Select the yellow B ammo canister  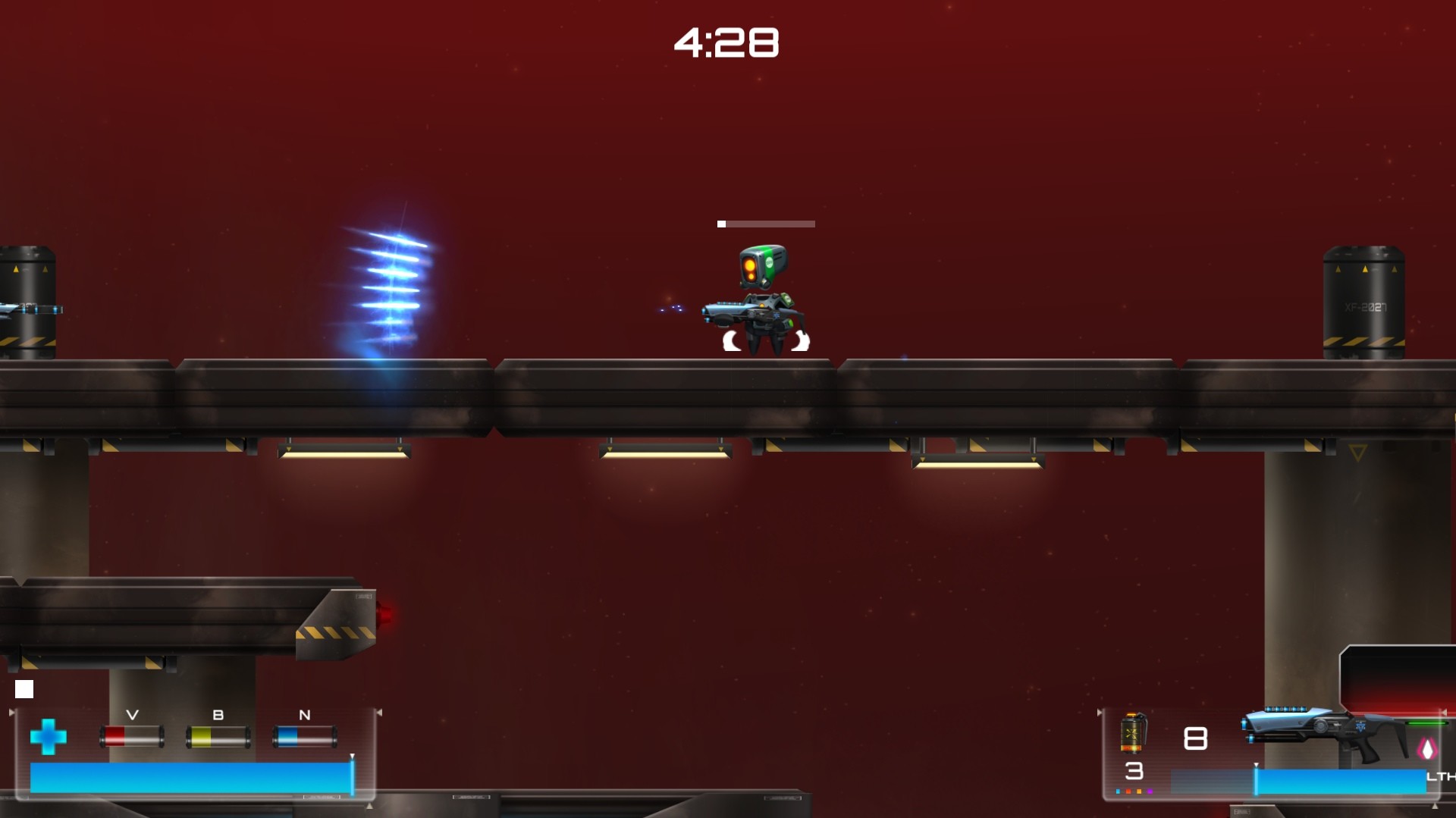pos(218,735)
